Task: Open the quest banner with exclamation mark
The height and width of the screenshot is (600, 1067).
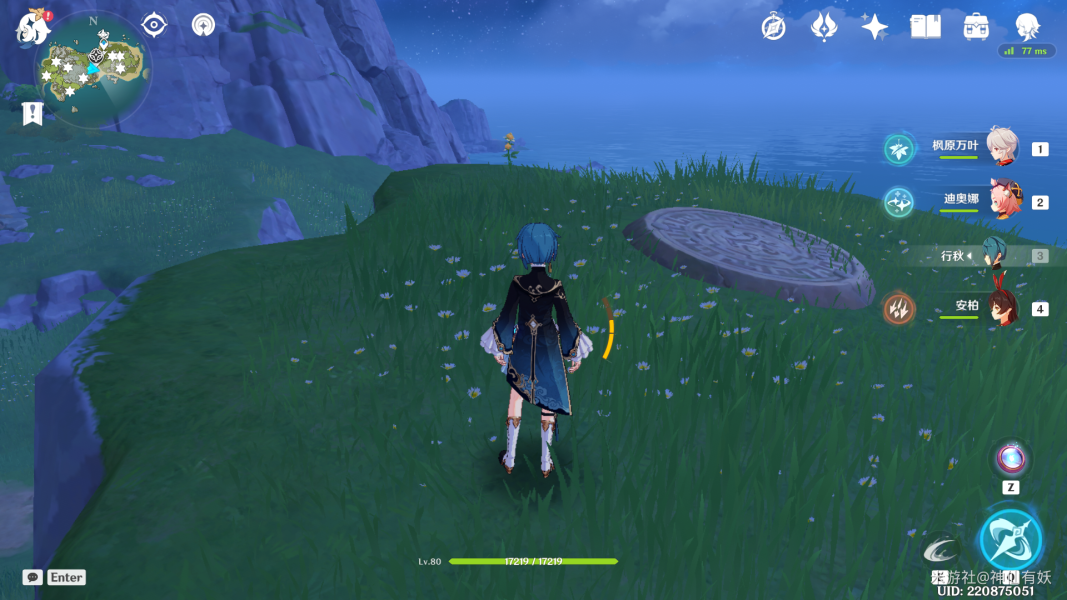Action: click(x=32, y=113)
